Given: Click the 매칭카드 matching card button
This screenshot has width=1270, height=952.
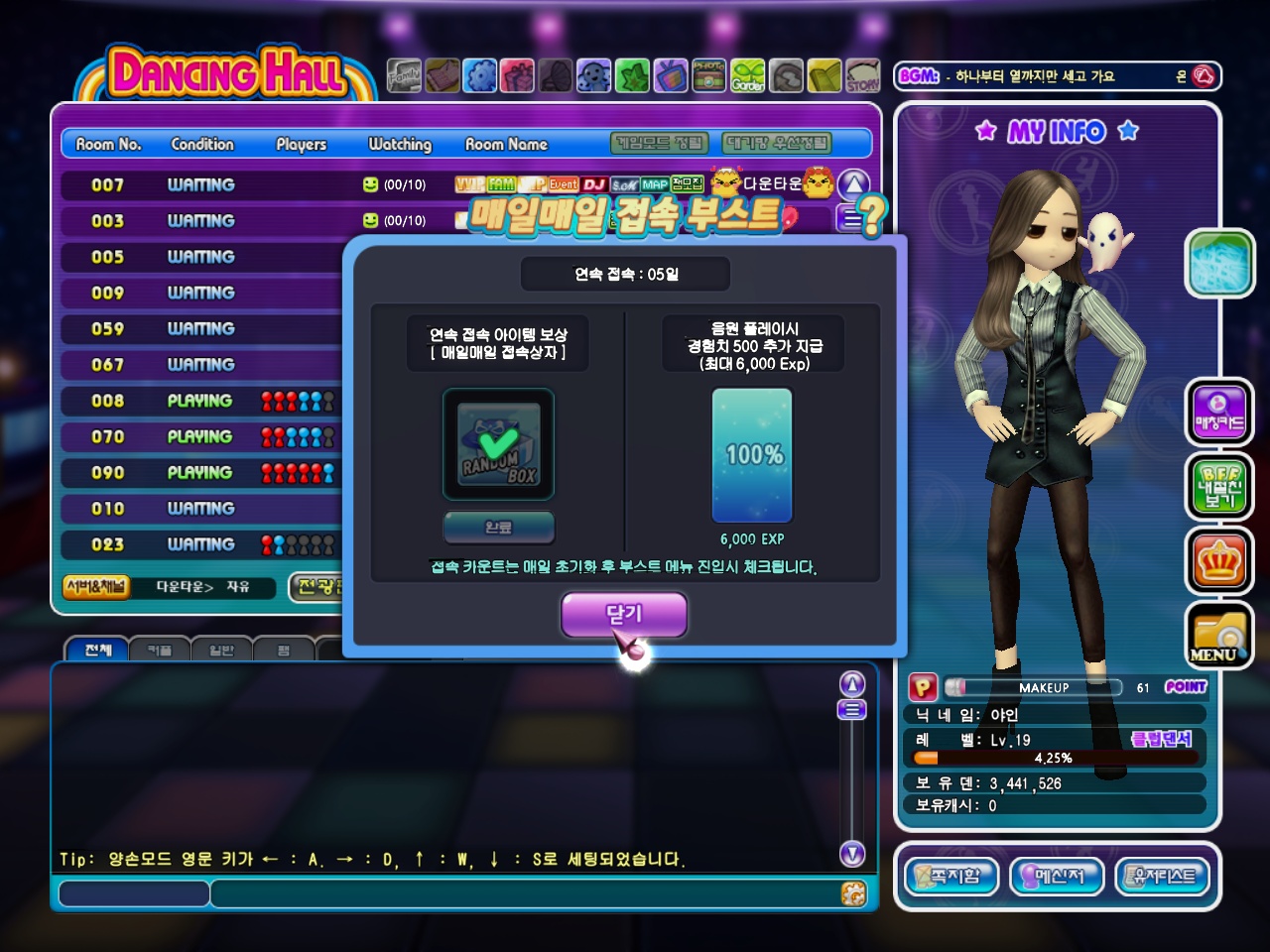Looking at the screenshot, I should 1219,413.
